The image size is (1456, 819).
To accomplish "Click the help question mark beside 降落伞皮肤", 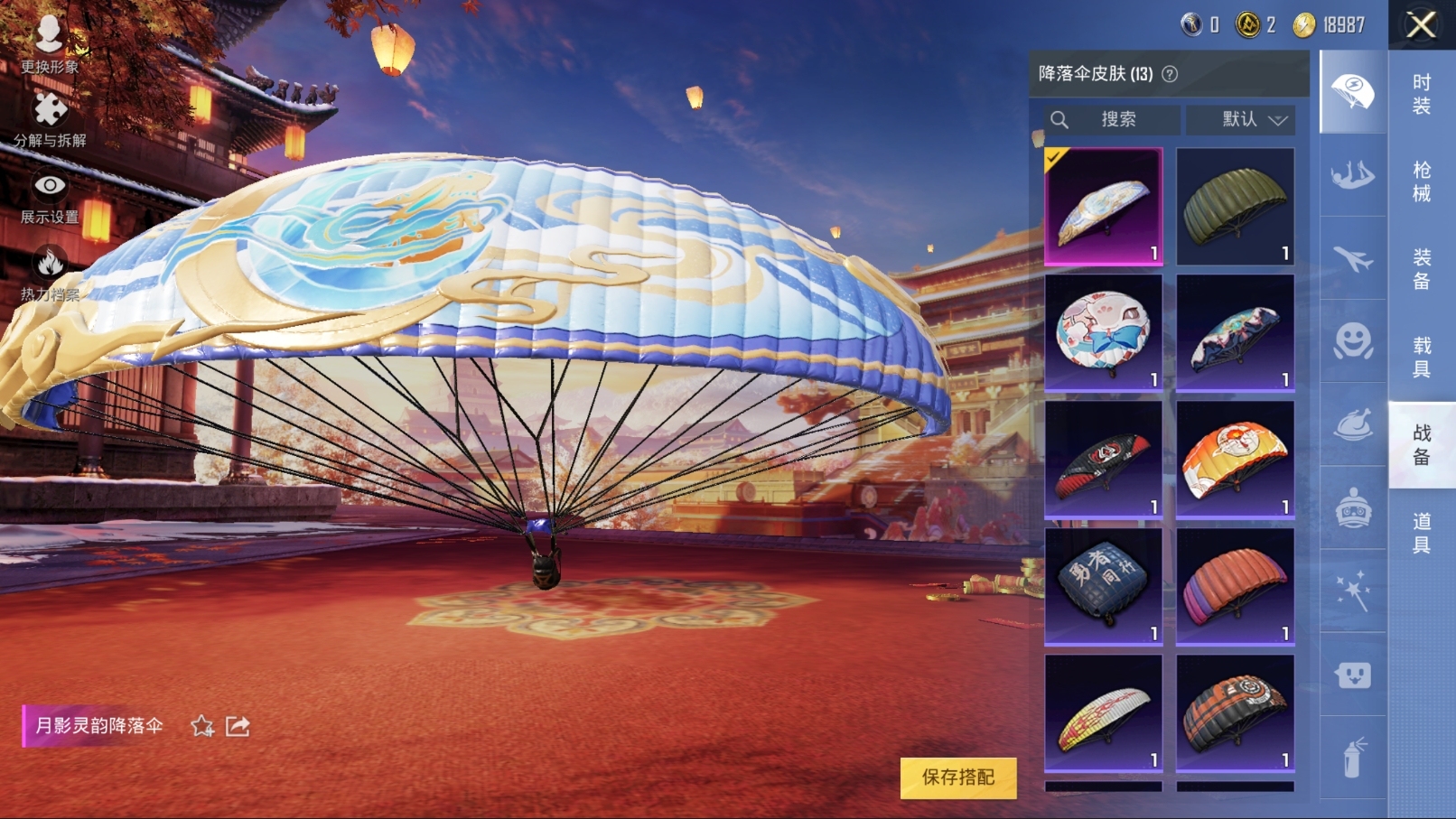I will (1170, 74).
